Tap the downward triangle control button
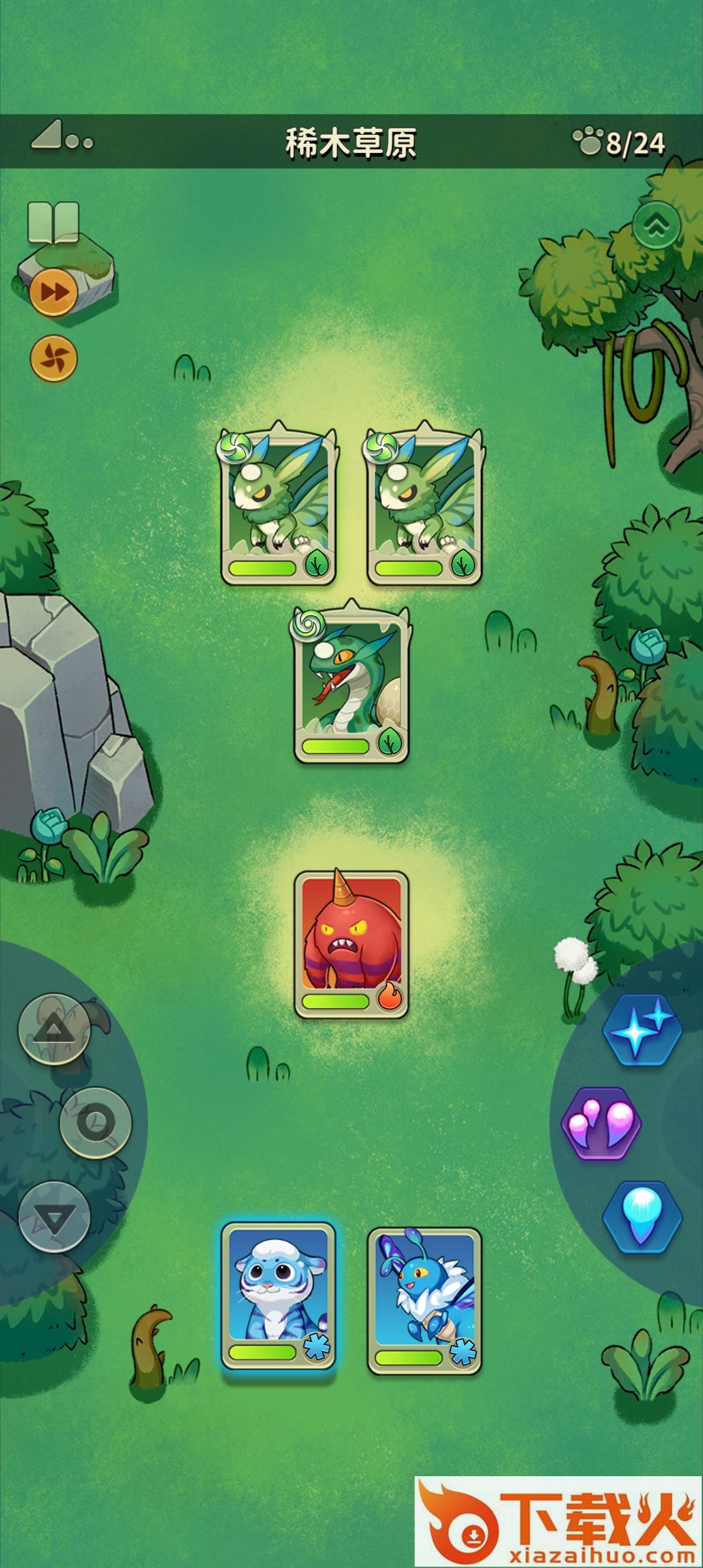This screenshot has height=1568, width=703. tap(54, 1216)
